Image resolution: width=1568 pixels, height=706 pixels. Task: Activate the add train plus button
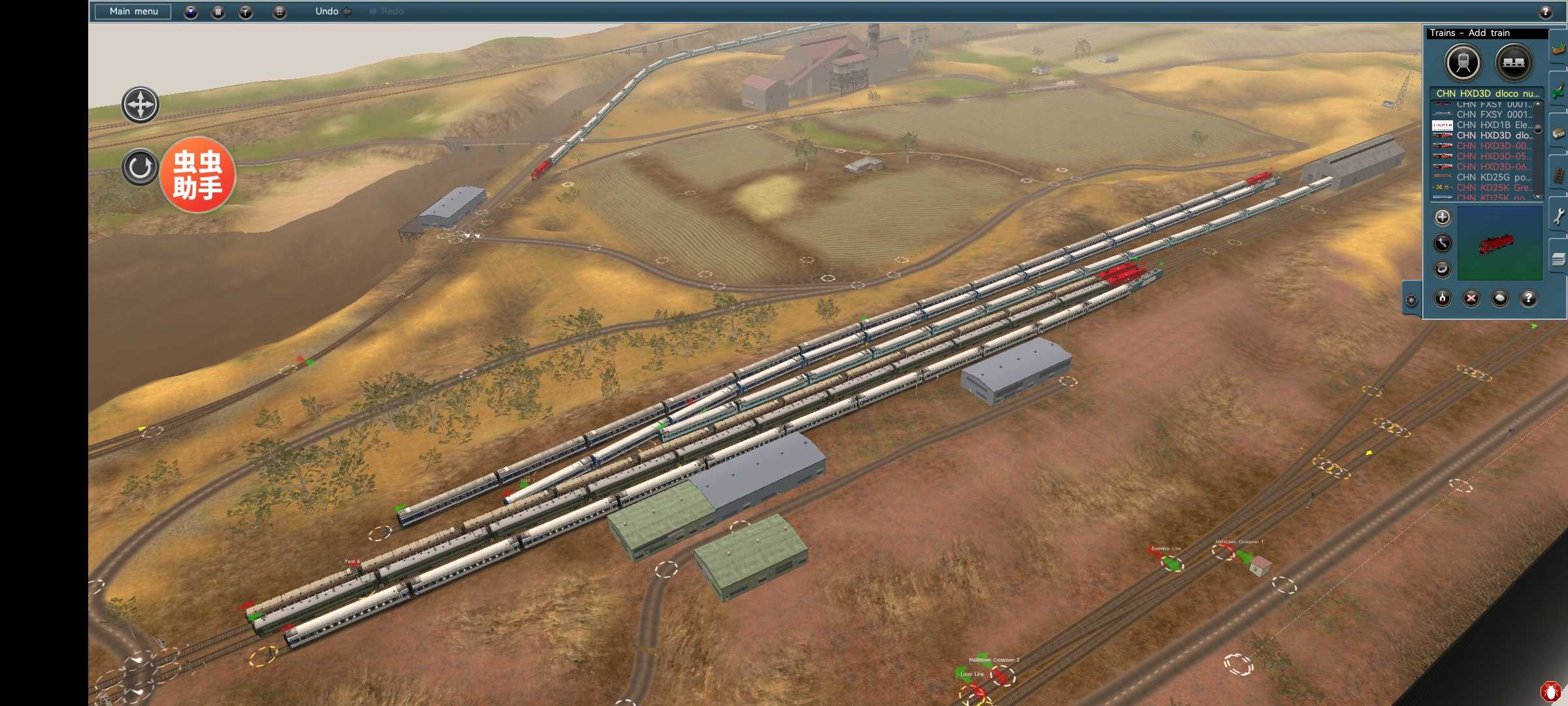point(1443,217)
